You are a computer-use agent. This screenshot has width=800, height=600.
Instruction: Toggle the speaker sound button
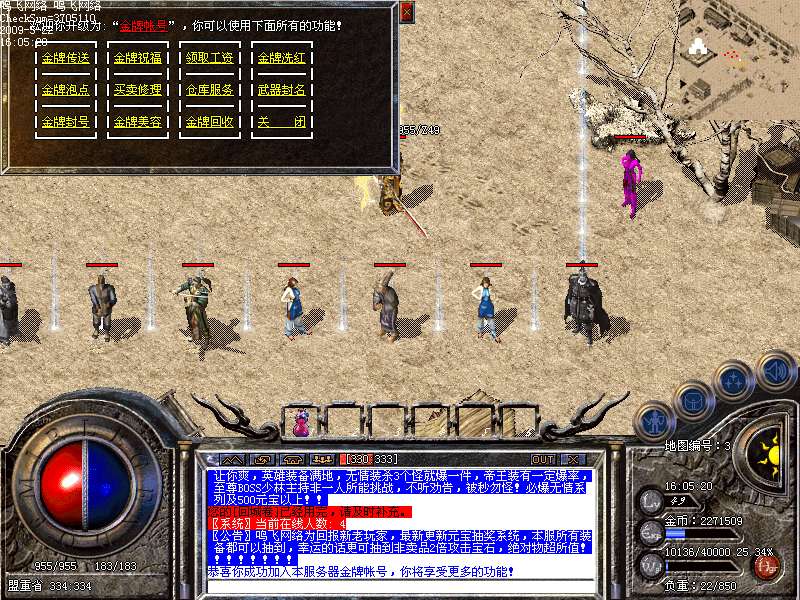point(776,370)
